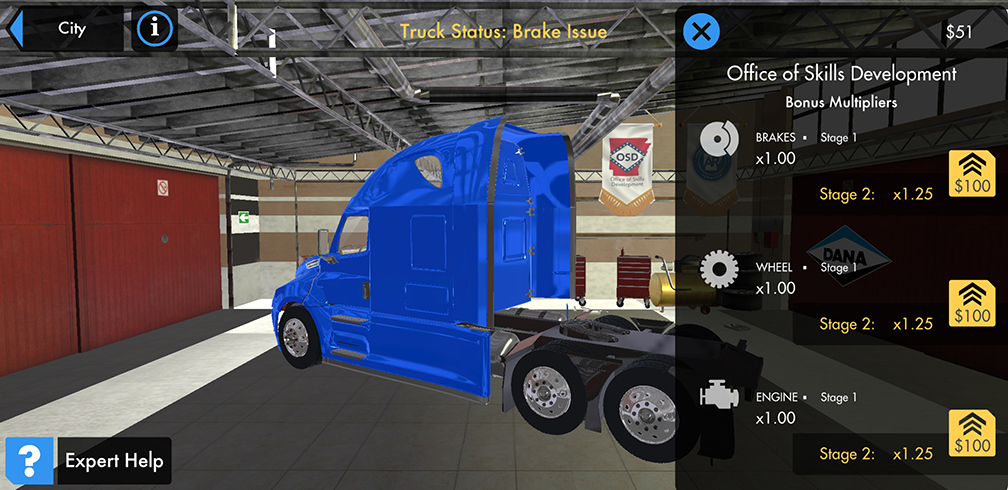Upgrade Brakes to Stage 2
Viewport: 1008px width, 490px height.
pyautogui.click(x=970, y=173)
